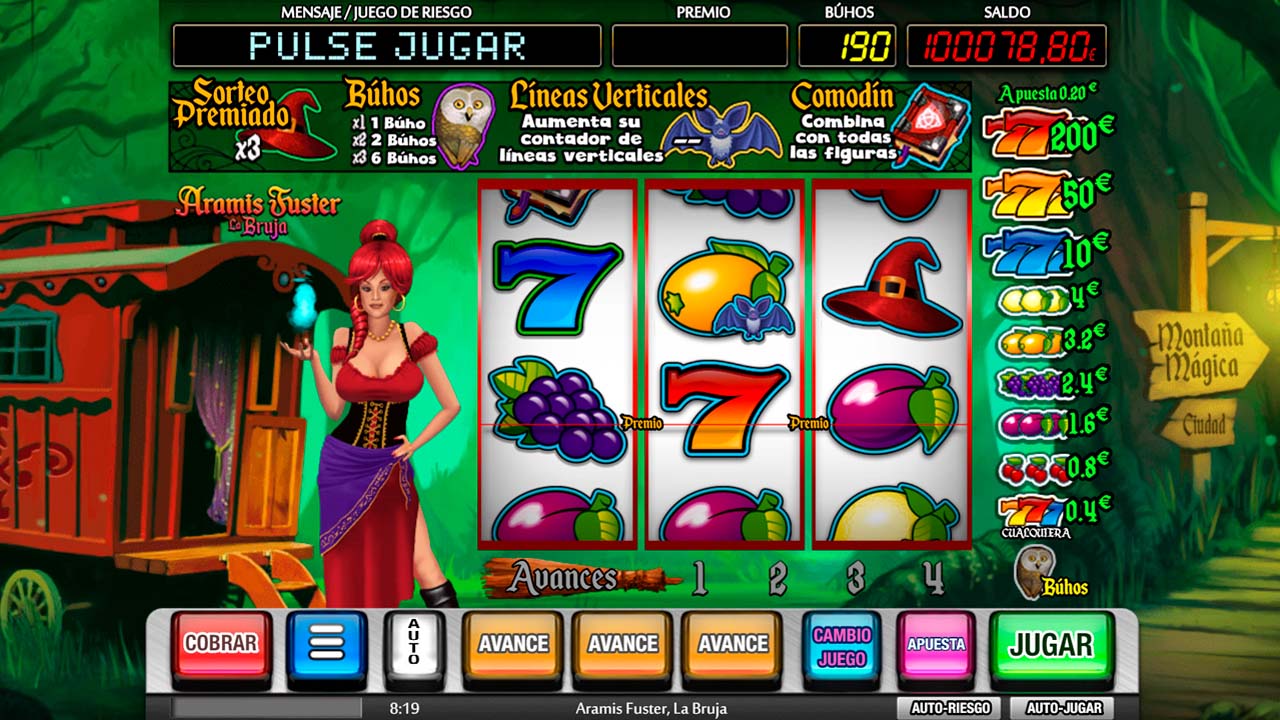The width and height of the screenshot is (1280, 720).
Task: Switch games with the CAMBIO JUEGO button
Action: point(841,645)
